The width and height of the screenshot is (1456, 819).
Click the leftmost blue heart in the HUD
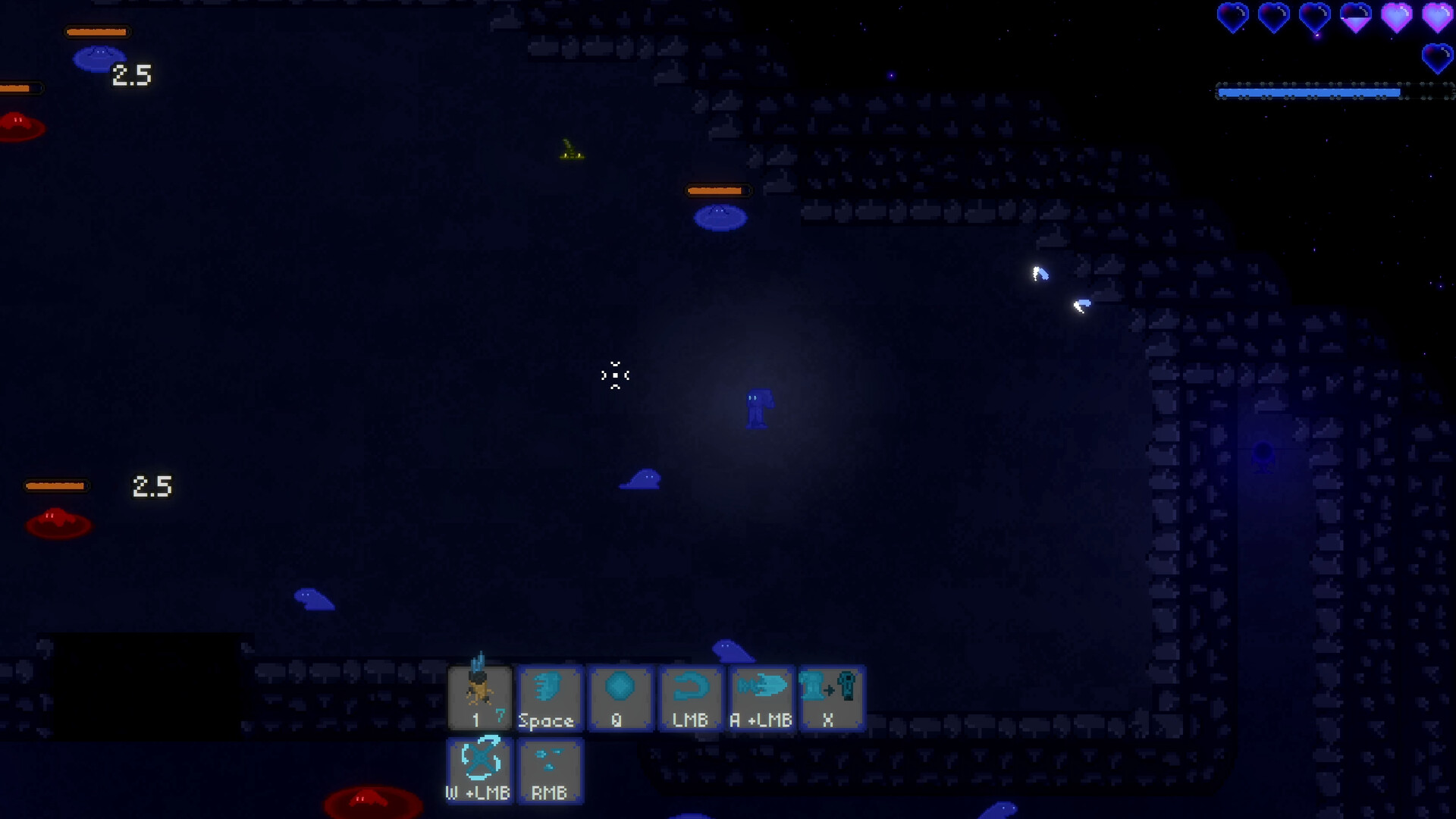coord(1234,17)
